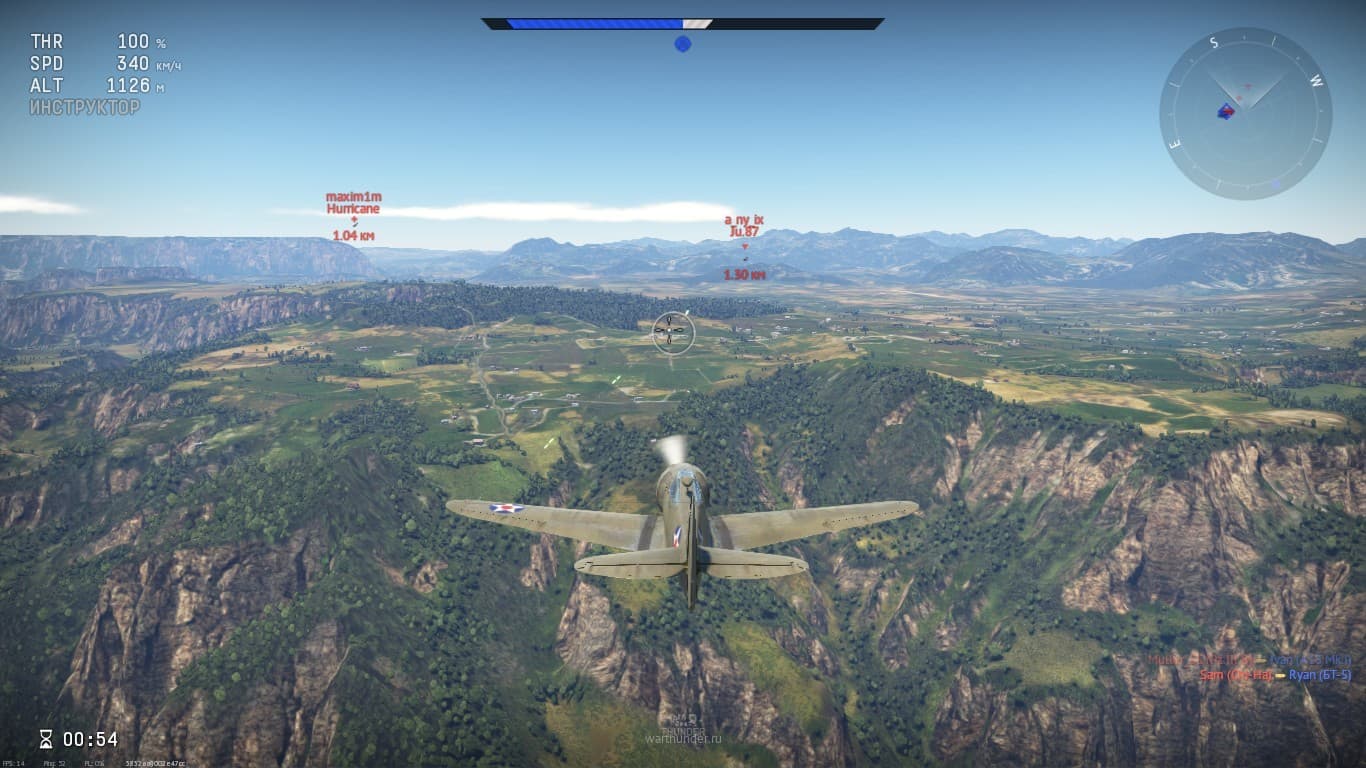Click the blue marker under the progress bar
Screen dimensions: 1366x768
(x=684, y=43)
